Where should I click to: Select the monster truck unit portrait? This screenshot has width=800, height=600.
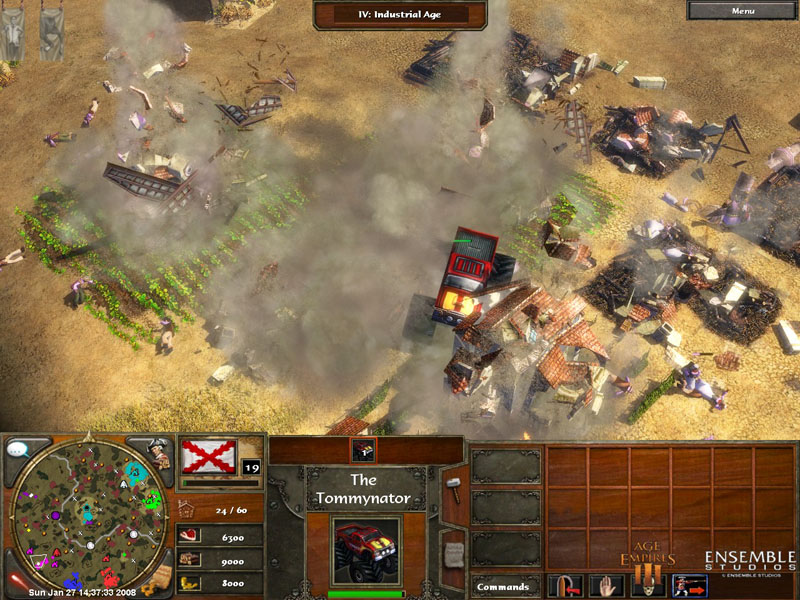coord(365,550)
